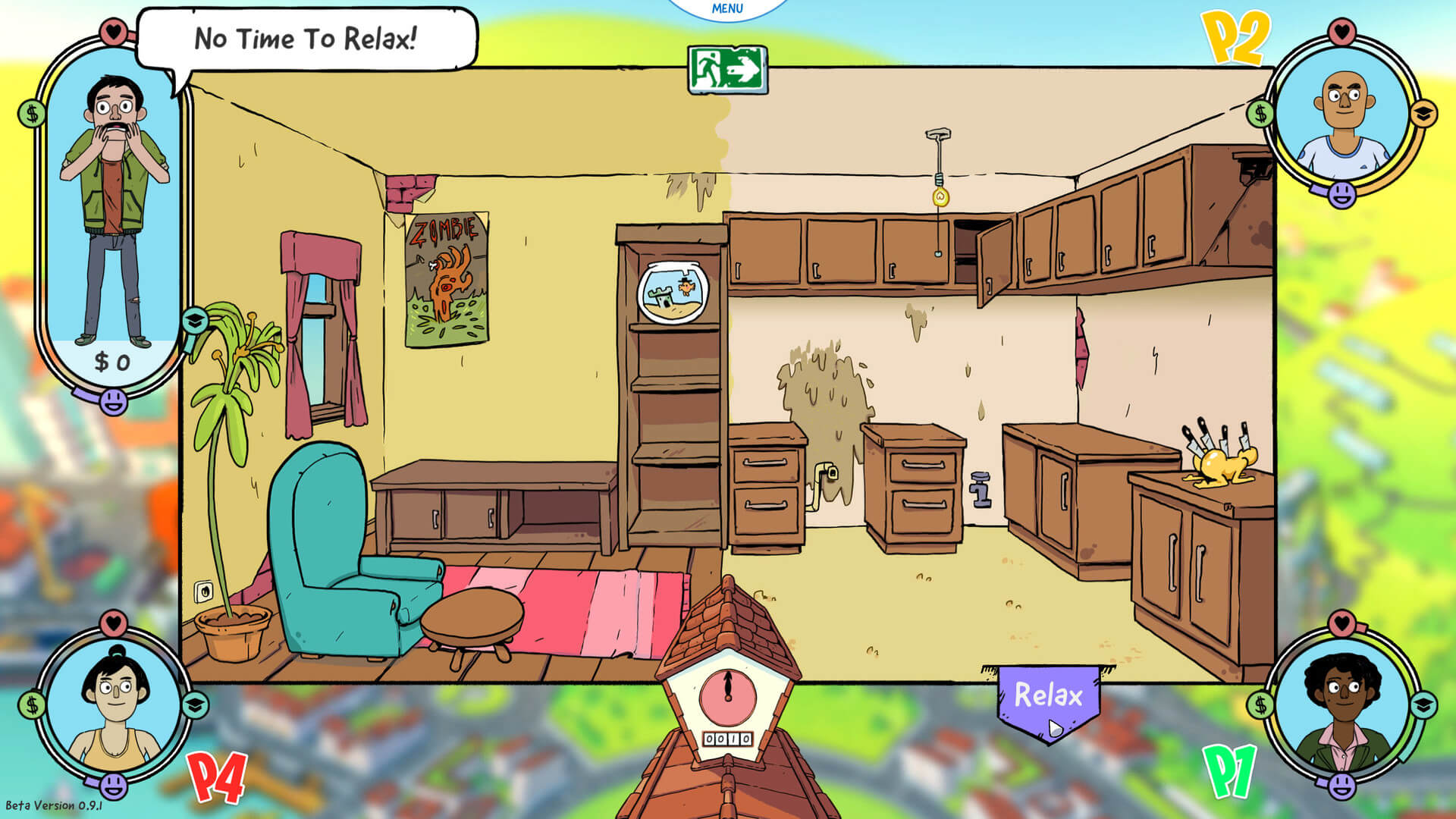Click P2's dollar money icon

[x=1260, y=114]
